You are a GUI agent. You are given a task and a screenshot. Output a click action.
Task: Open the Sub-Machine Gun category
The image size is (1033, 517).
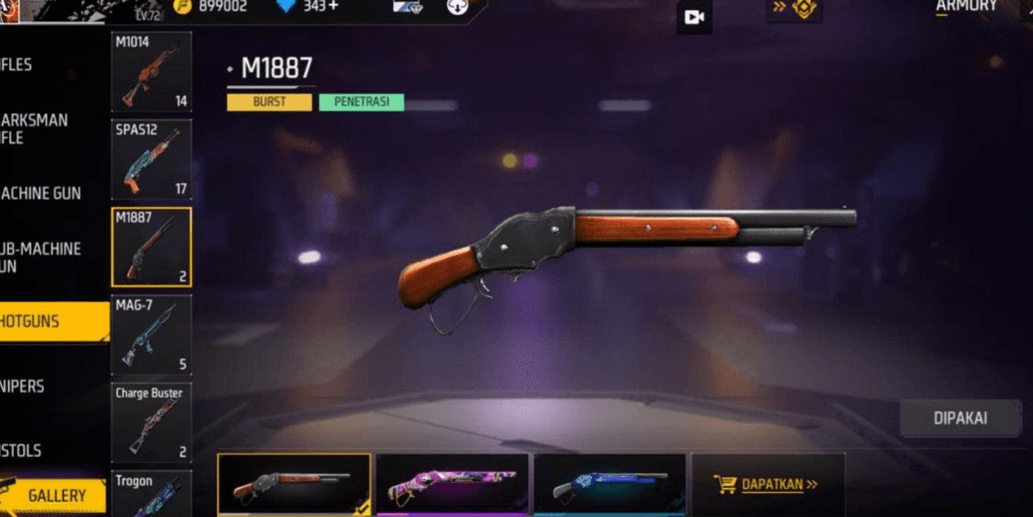coord(42,257)
